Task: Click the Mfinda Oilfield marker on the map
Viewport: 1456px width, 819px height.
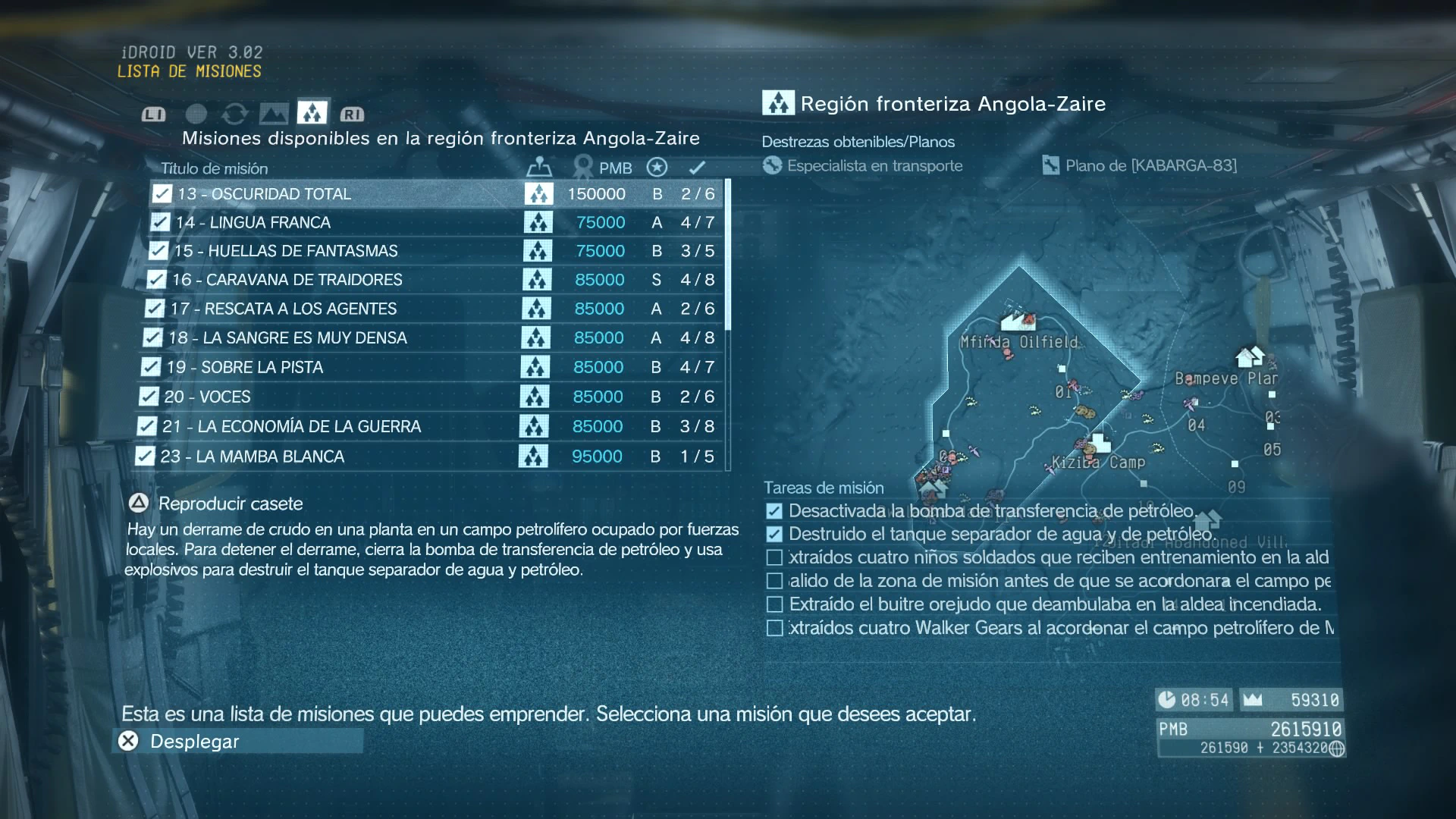Action: tap(1018, 321)
